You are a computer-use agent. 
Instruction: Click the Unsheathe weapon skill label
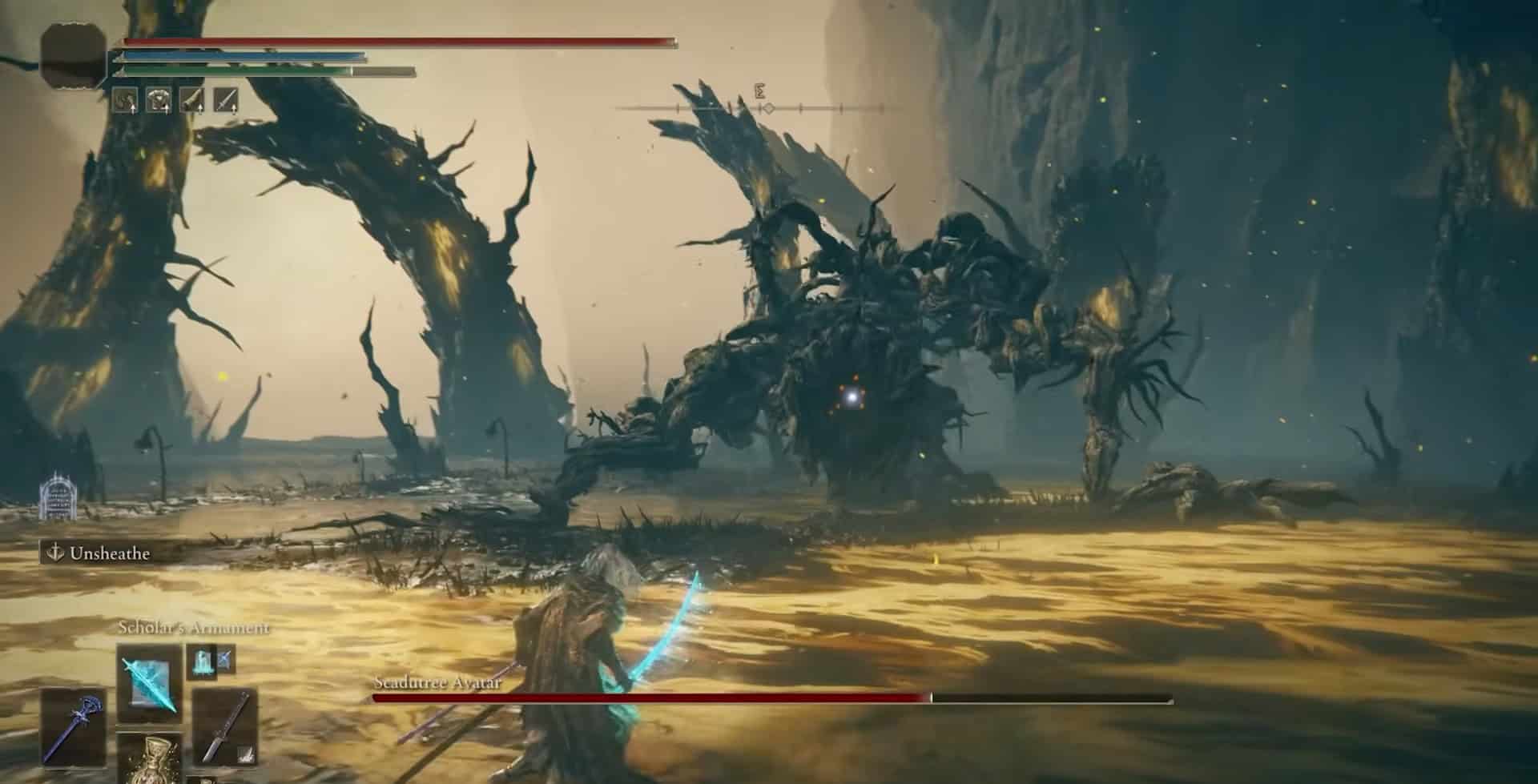pos(99,553)
